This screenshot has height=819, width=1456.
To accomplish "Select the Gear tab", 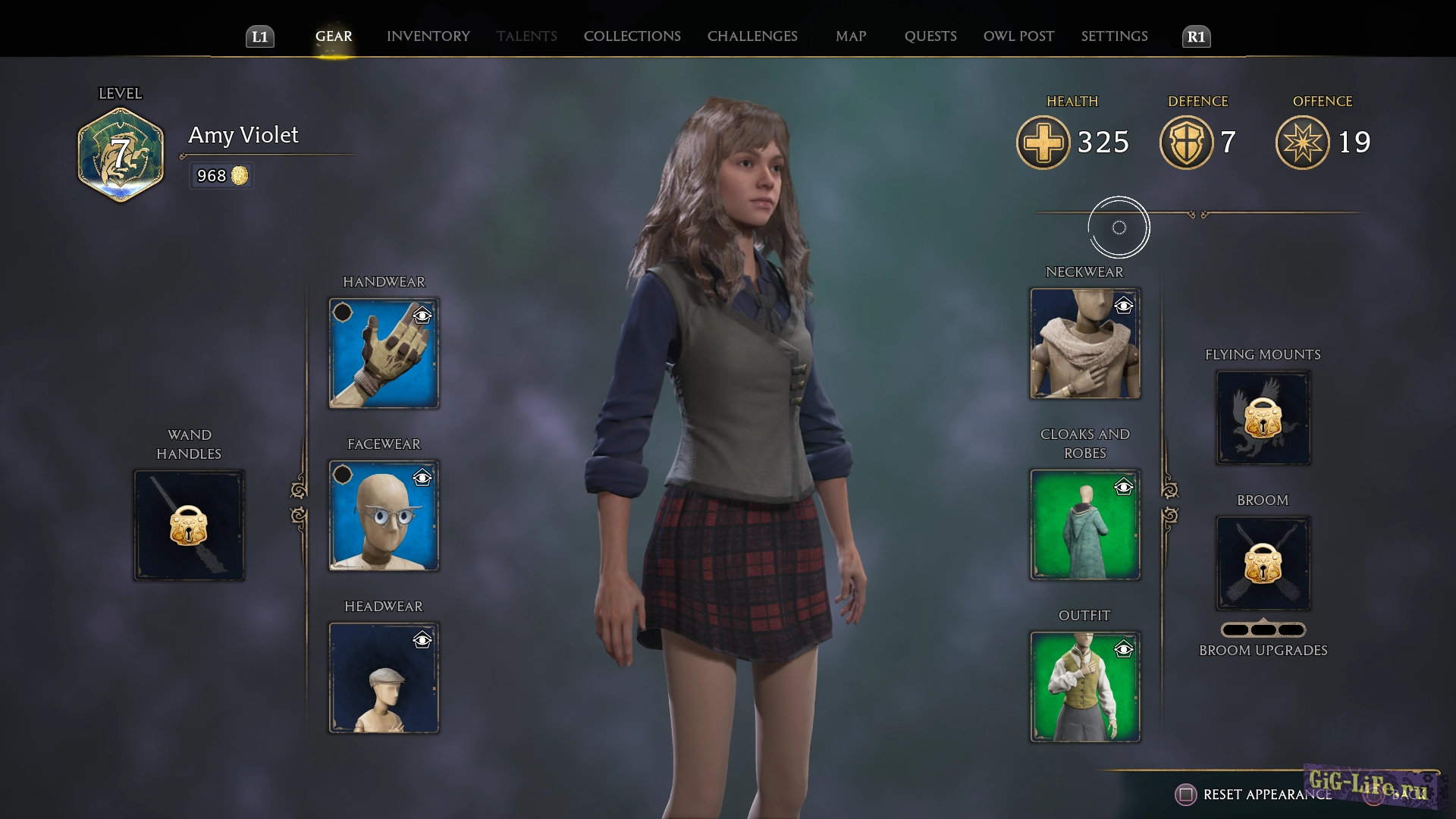I will tap(334, 36).
